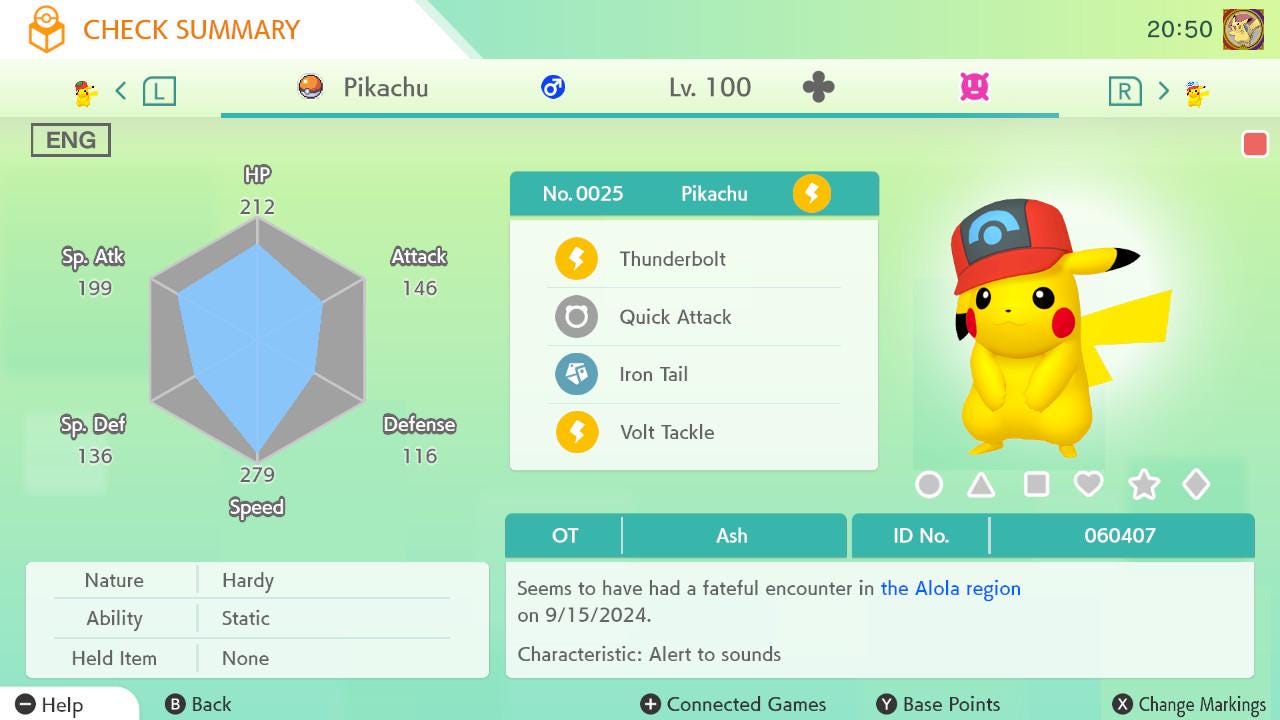Open Change Markings
Image resolution: width=1280 pixels, height=720 pixels.
click(x=1190, y=705)
